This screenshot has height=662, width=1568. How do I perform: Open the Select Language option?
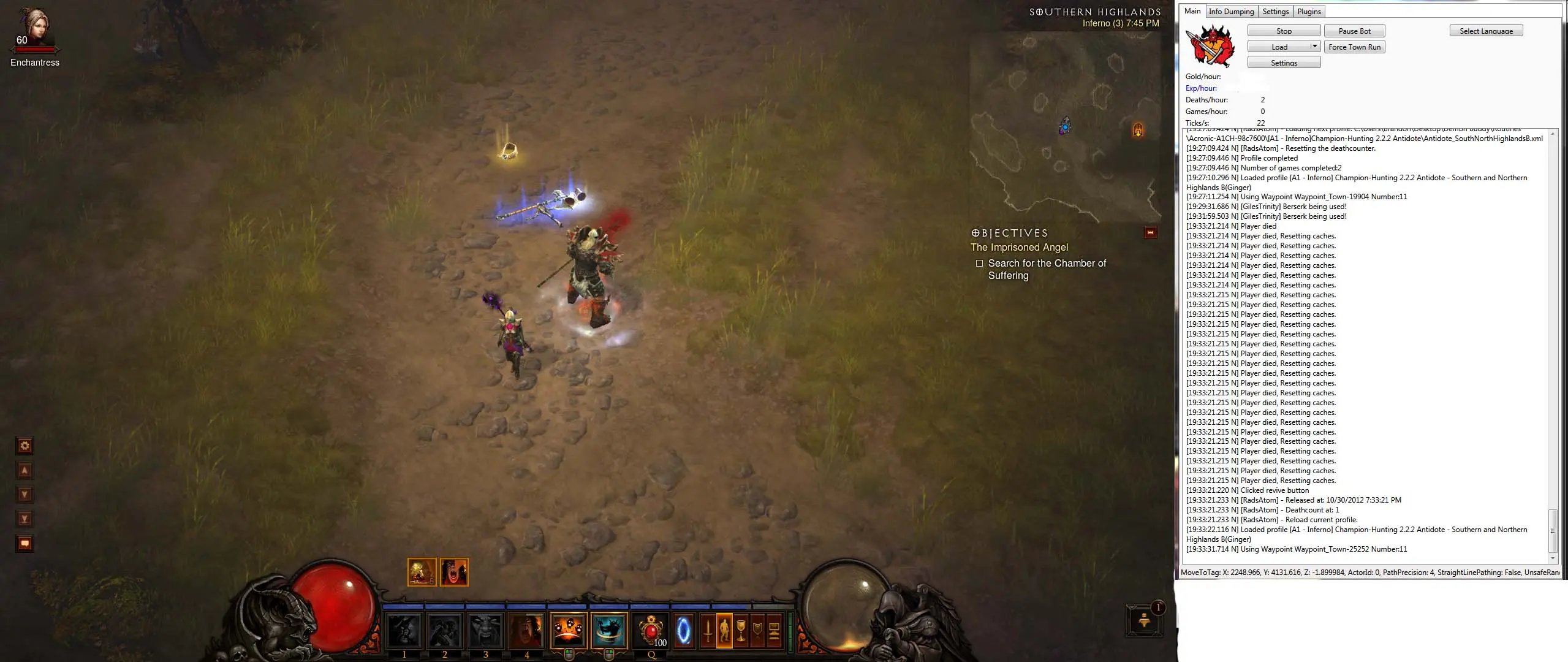click(1486, 31)
